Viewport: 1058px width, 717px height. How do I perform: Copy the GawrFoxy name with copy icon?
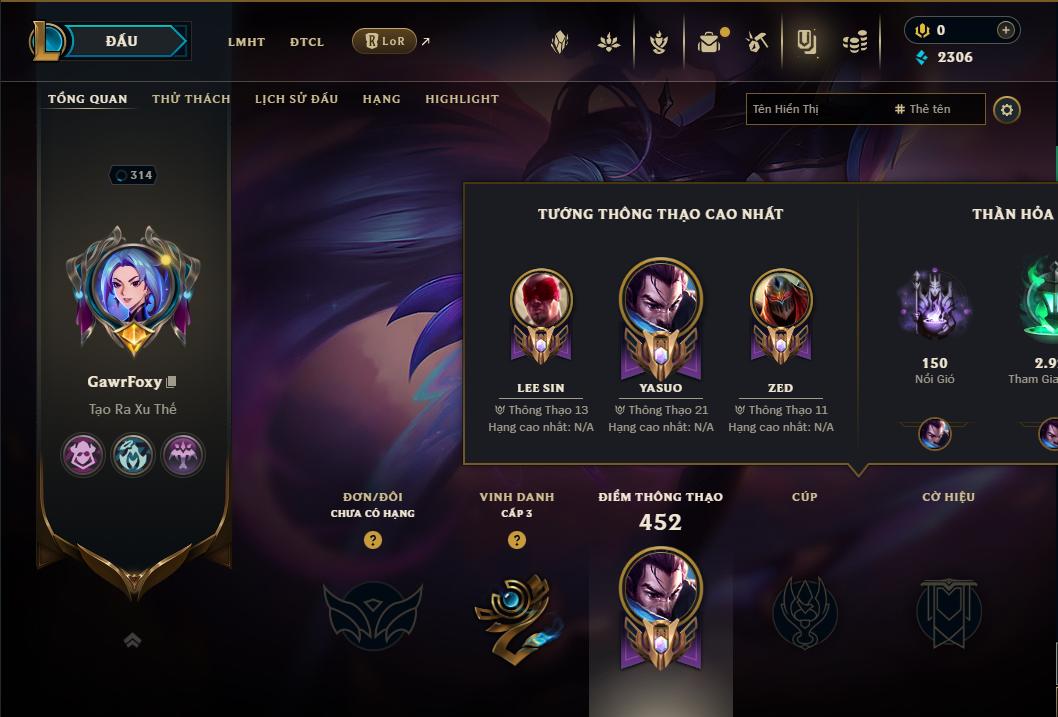[x=171, y=382]
